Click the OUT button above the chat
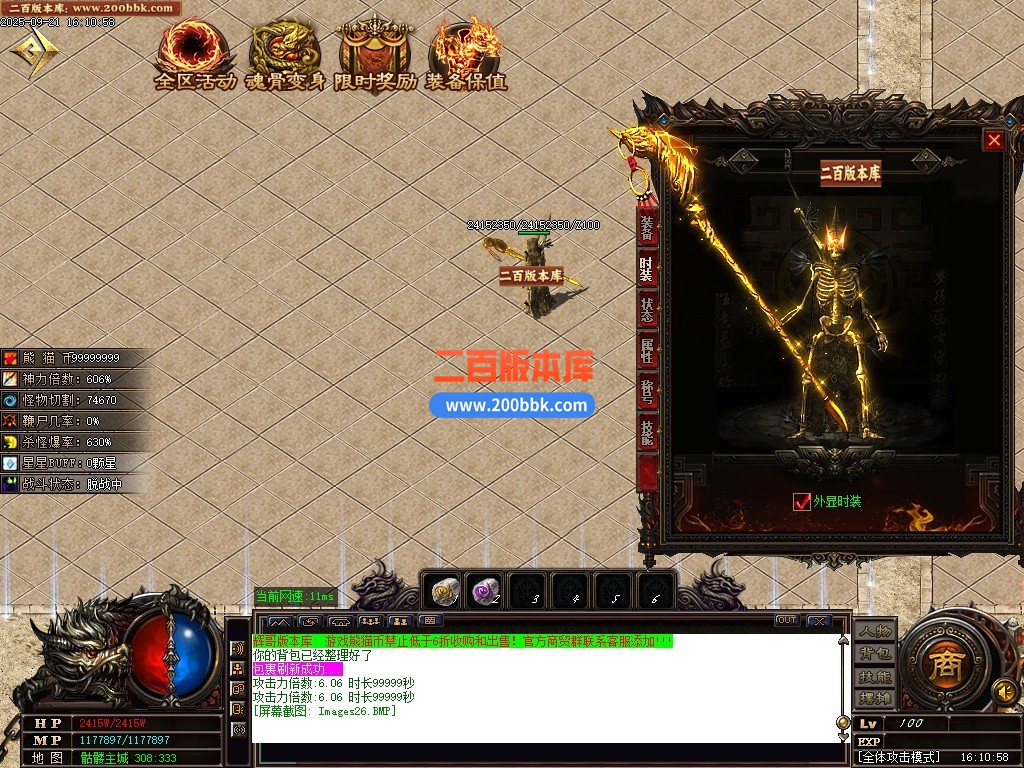1024x768 pixels. (x=787, y=621)
